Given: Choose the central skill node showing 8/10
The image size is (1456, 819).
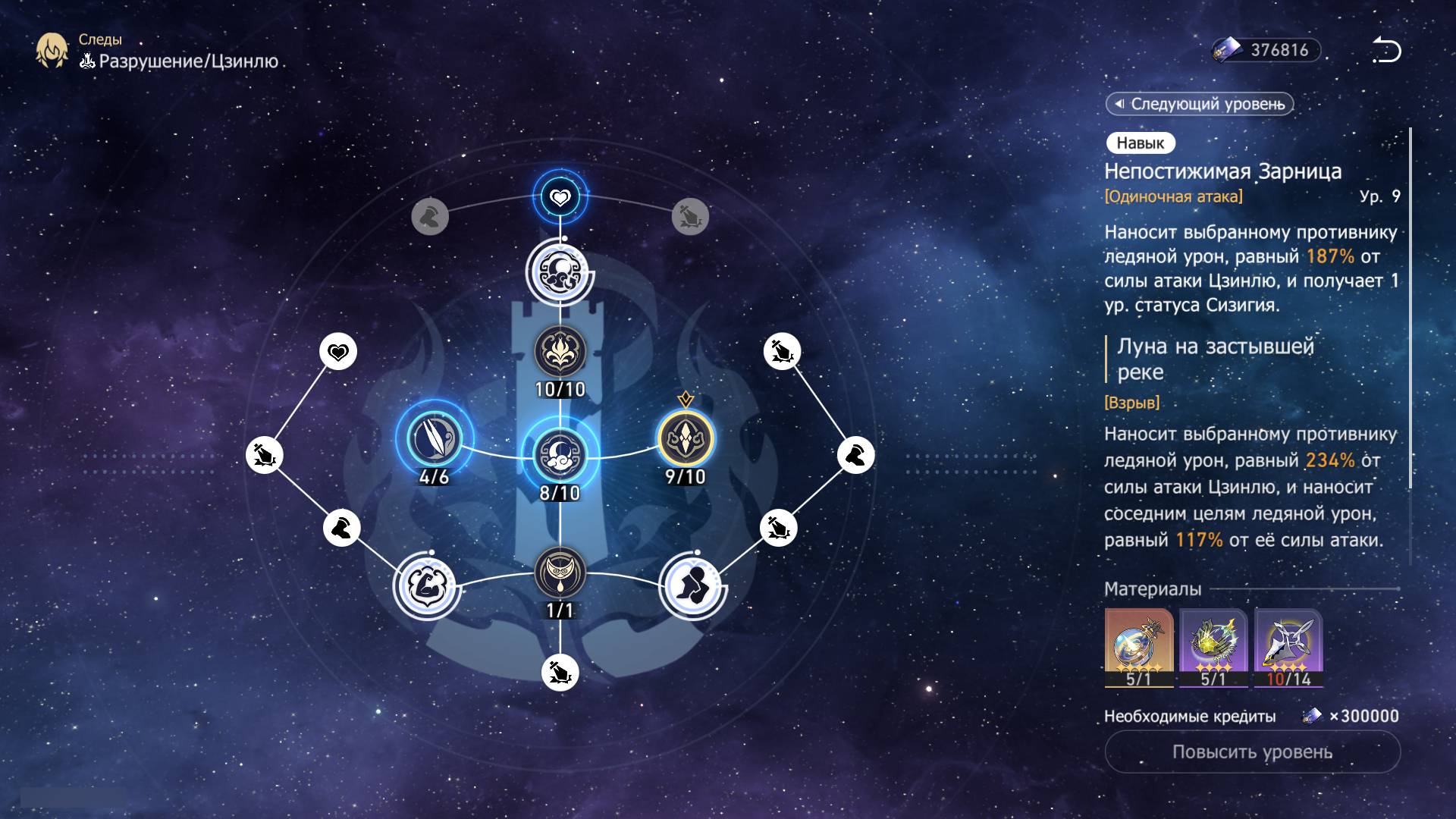Looking at the screenshot, I should (x=560, y=455).
